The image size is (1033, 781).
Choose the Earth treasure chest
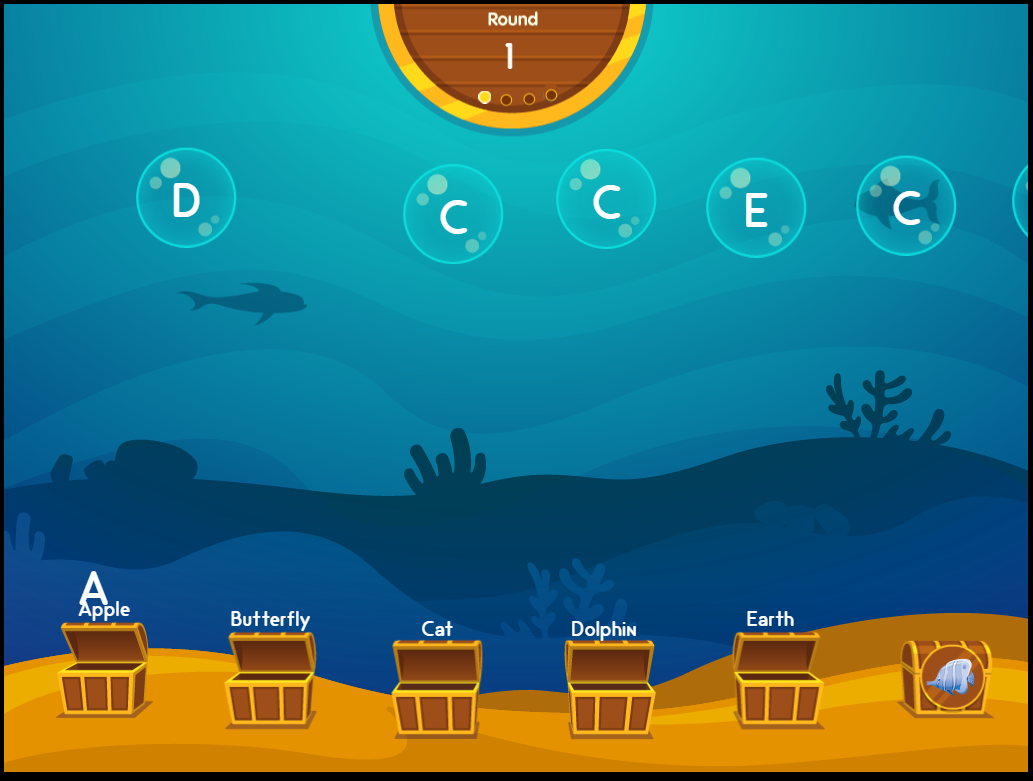[x=777, y=680]
